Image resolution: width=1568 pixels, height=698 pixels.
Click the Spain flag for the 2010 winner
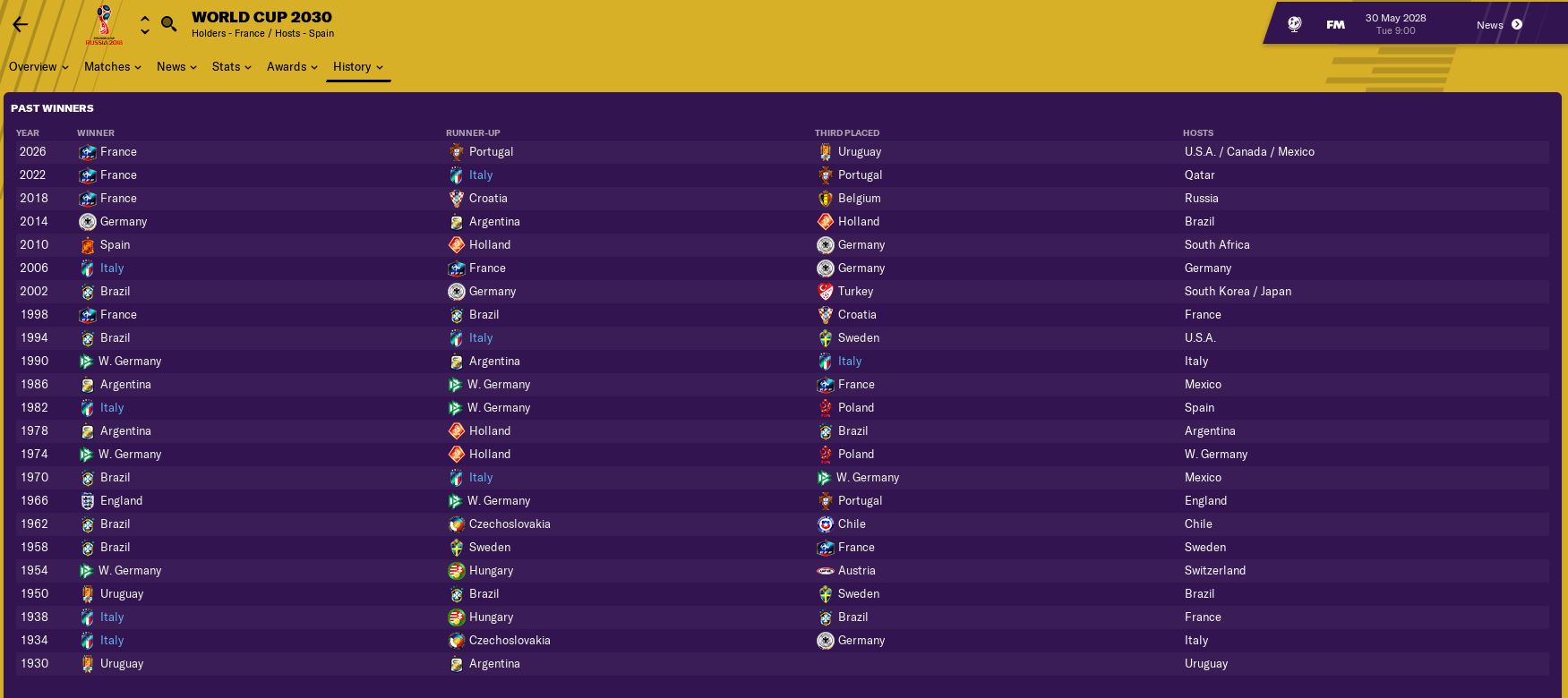88,244
